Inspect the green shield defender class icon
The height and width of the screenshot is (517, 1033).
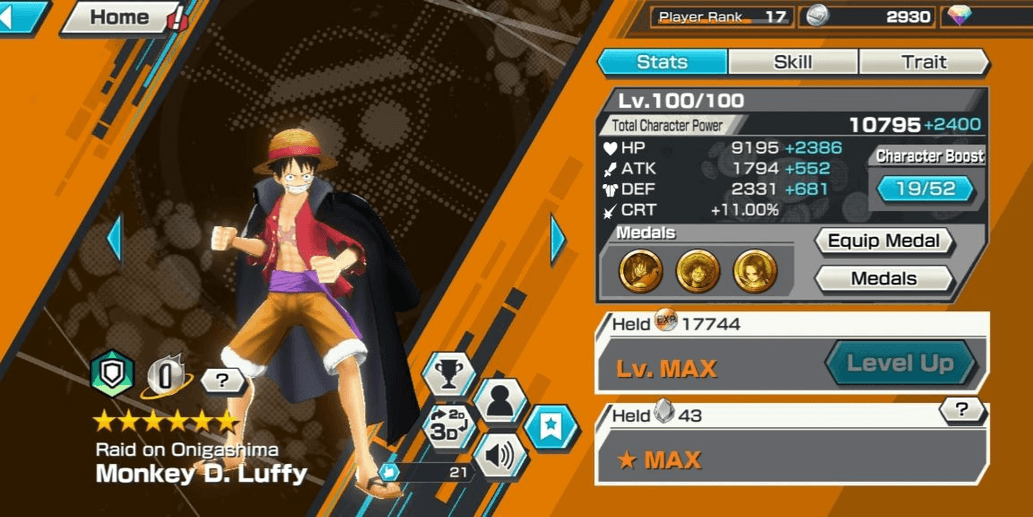(112, 375)
